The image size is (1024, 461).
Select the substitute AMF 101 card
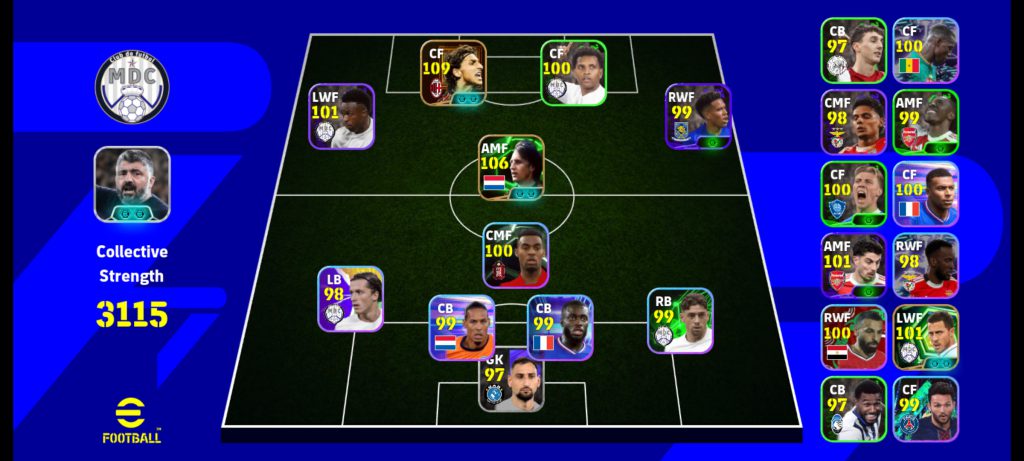[853, 266]
